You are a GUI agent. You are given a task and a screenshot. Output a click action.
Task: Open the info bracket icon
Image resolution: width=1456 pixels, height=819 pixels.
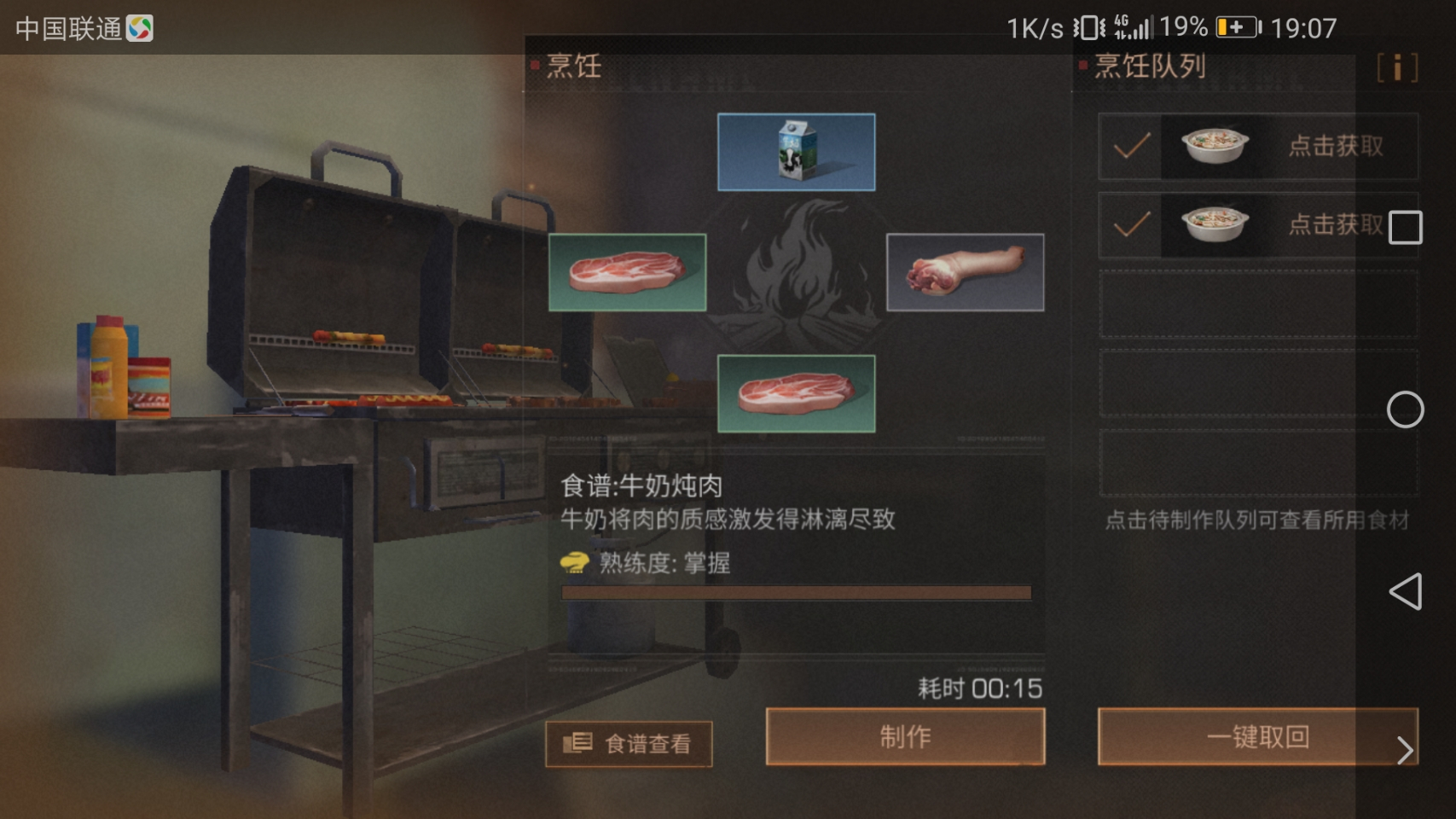tap(1397, 67)
